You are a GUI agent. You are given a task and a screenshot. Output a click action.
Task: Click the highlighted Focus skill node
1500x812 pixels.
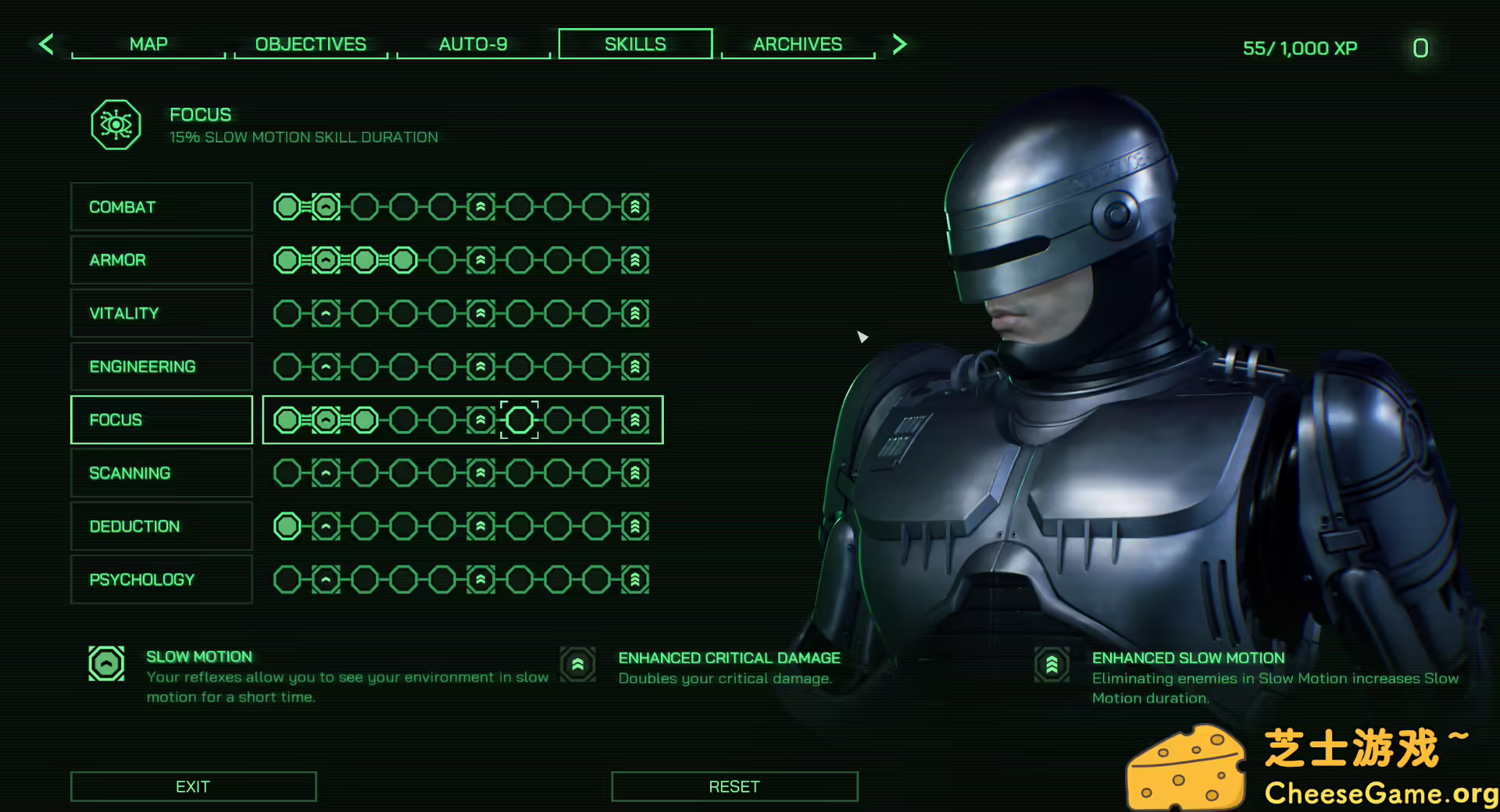pyautogui.click(x=519, y=419)
